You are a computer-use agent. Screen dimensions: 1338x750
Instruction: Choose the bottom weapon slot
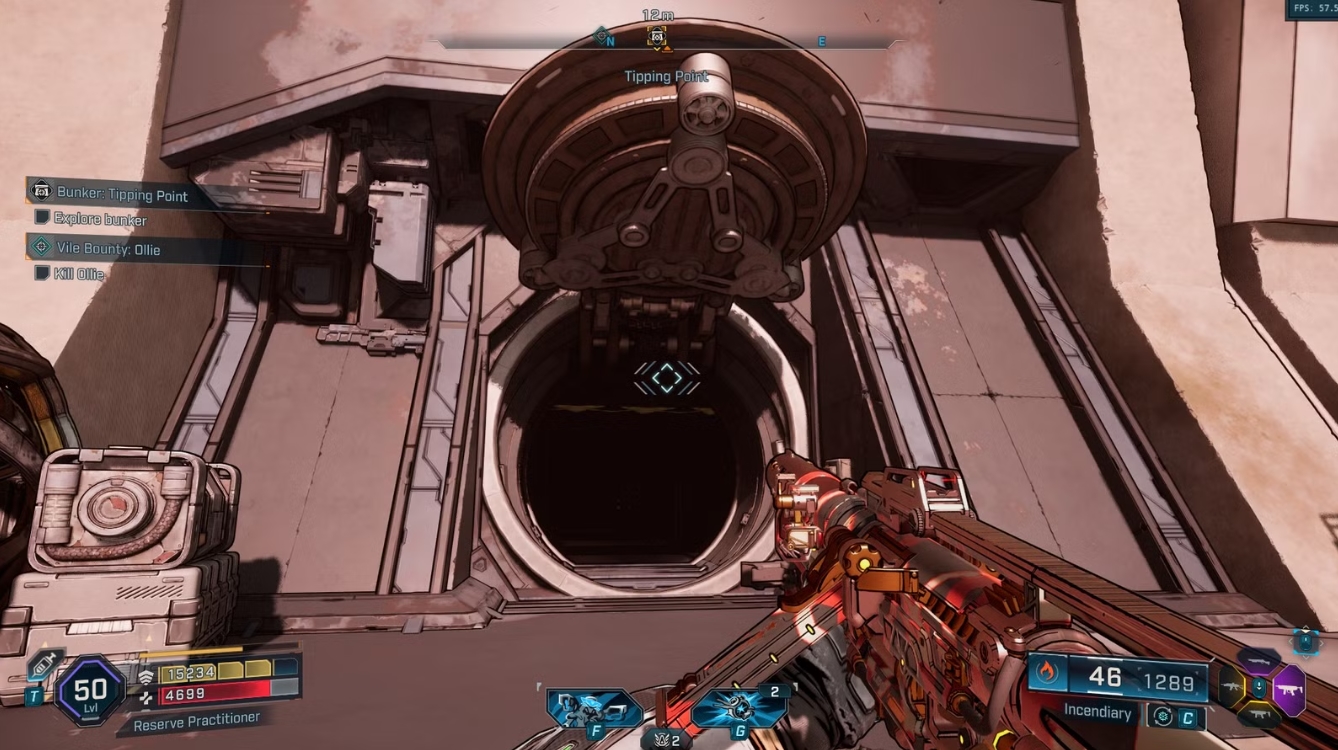click(1259, 715)
